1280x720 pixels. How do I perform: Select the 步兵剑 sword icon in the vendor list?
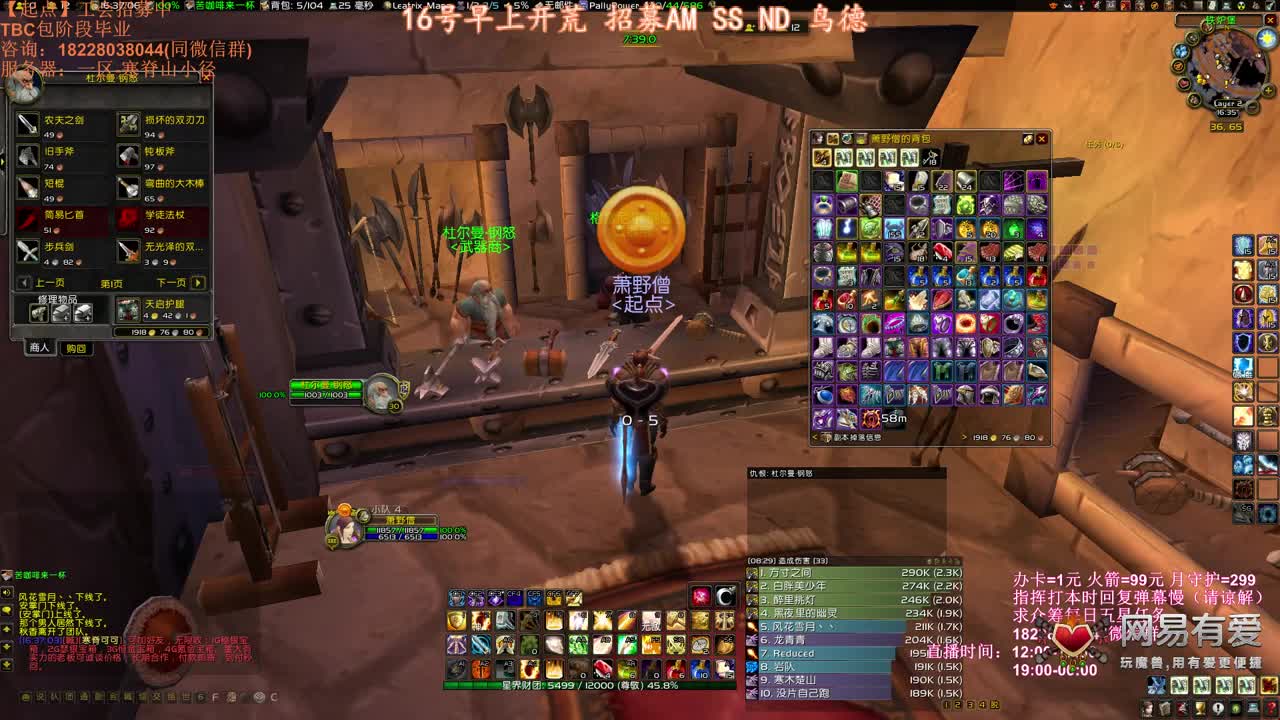click(x=26, y=249)
